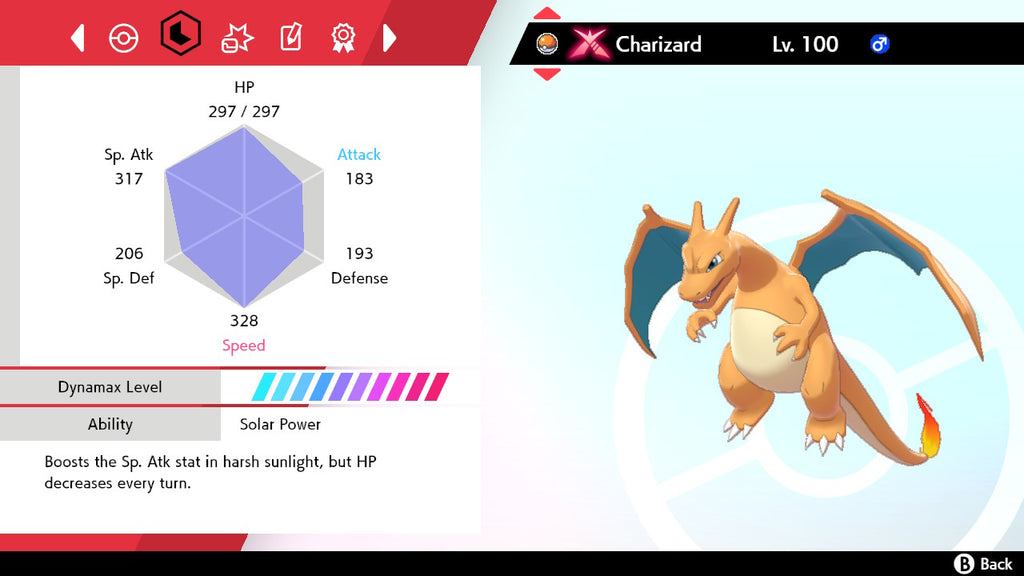Show the moves tab with burst icon
The height and width of the screenshot is (576, 1024).
click(x=237, y=38)
